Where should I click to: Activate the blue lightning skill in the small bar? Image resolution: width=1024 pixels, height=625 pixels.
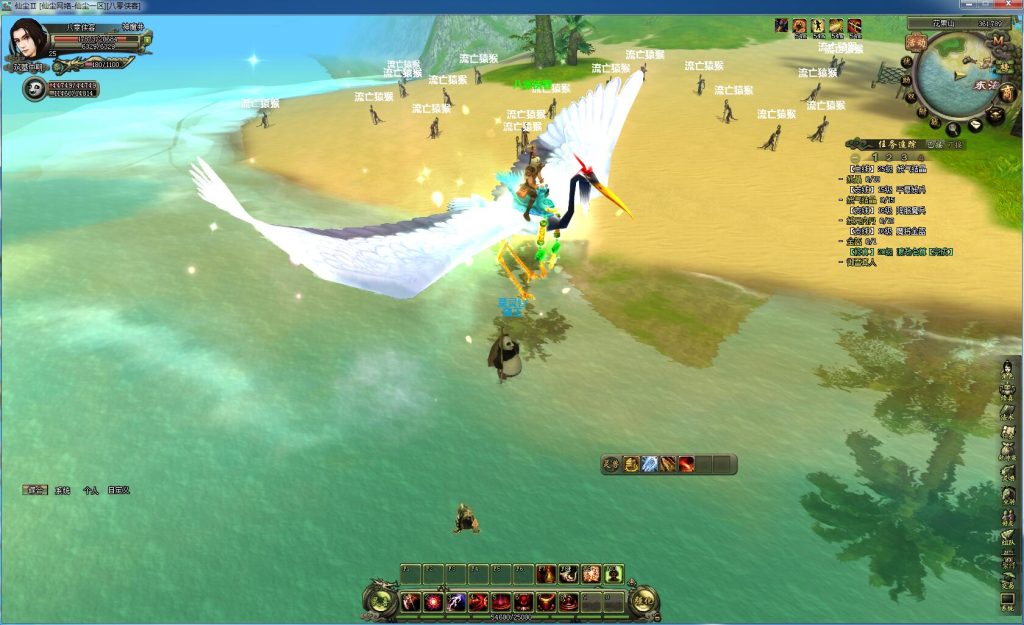tap(650, 464)
